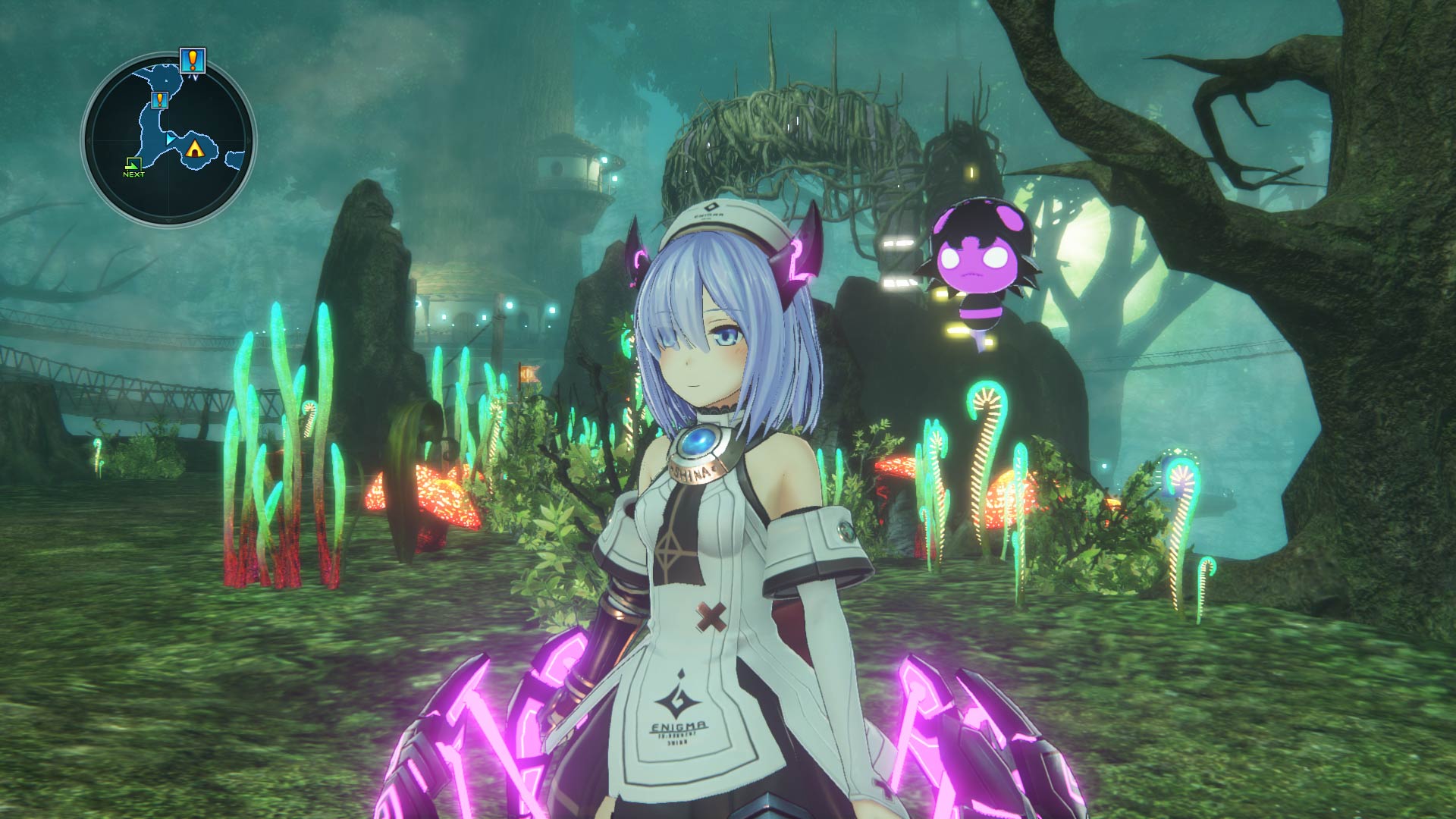
Task: Select the NEXT label under the map arrow
Action: (x=133, y=175)
